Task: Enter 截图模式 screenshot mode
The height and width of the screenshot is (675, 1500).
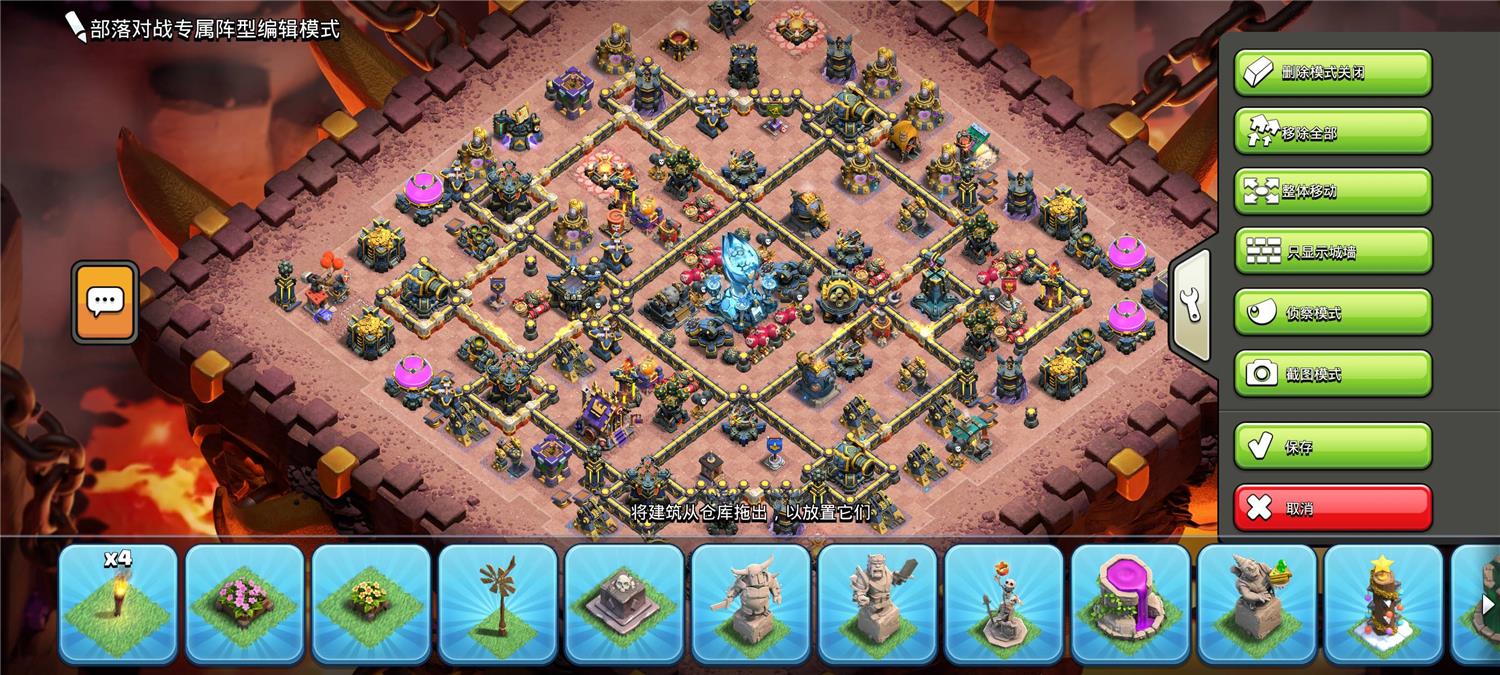Action: tap(1332, 374)
